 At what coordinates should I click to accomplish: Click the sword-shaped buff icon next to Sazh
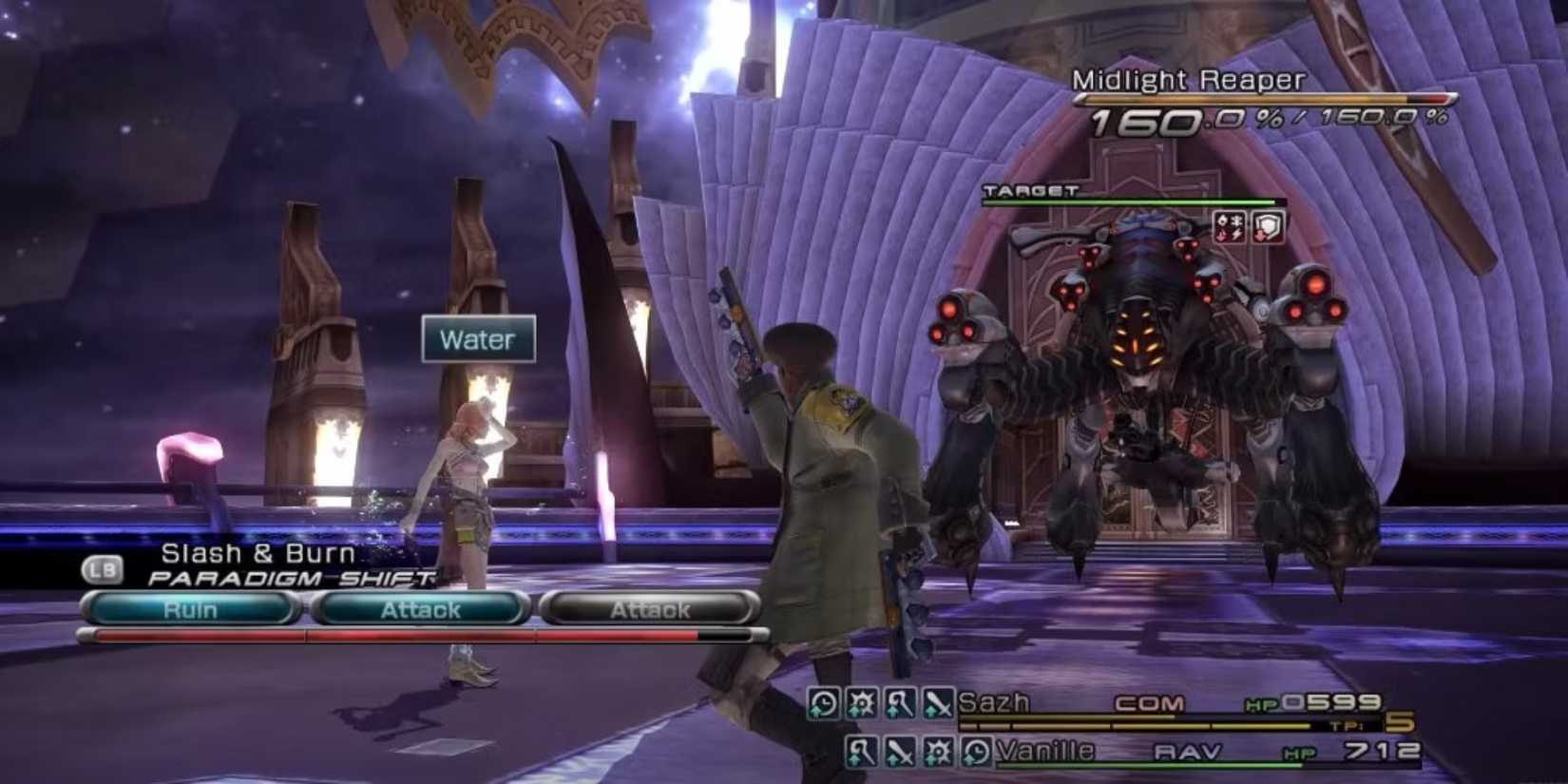937,702
